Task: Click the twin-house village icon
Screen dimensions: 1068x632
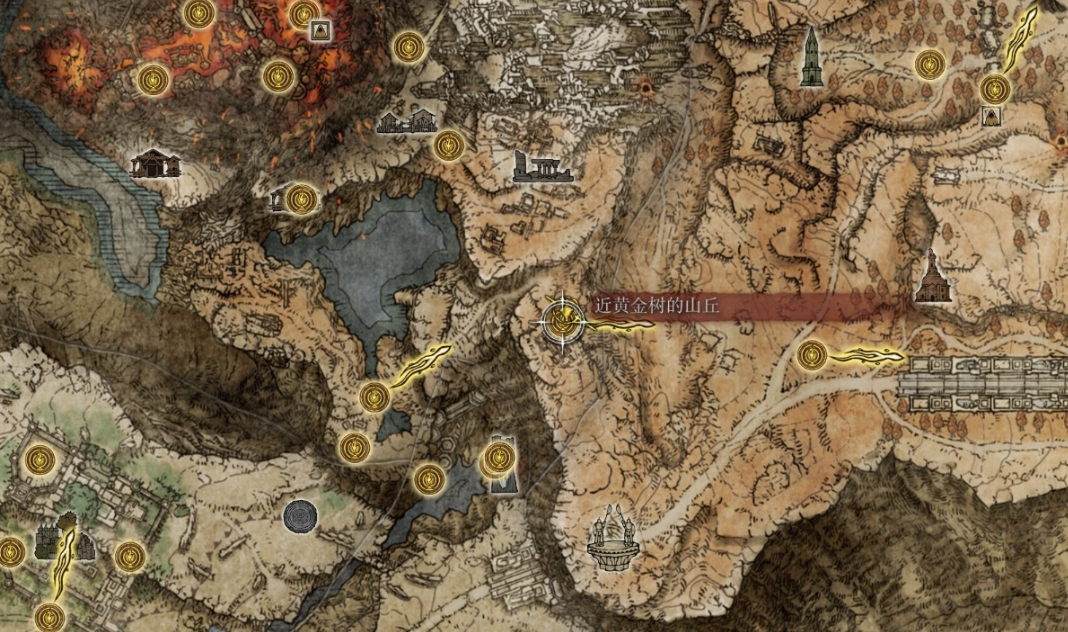Action: tap(406, 122)
